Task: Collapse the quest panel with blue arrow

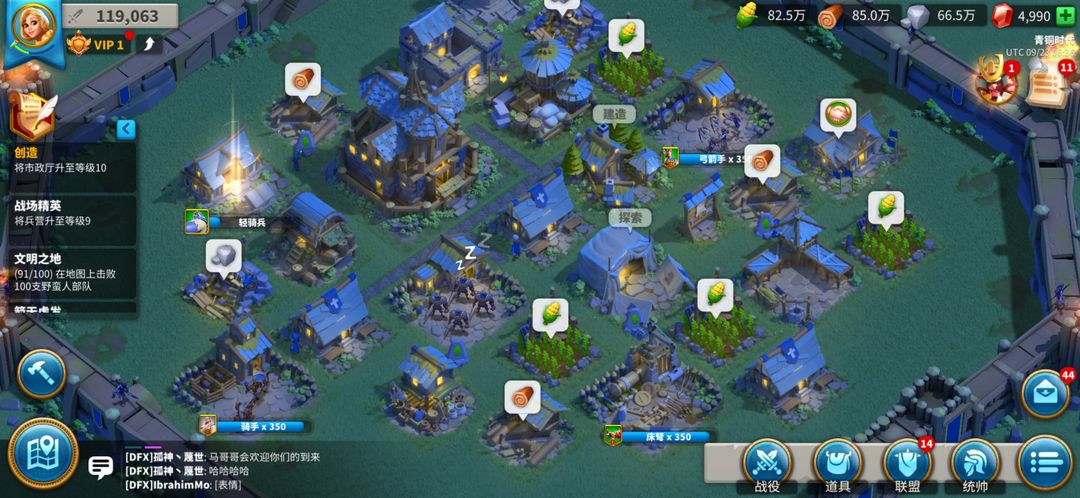Action: 125,128
